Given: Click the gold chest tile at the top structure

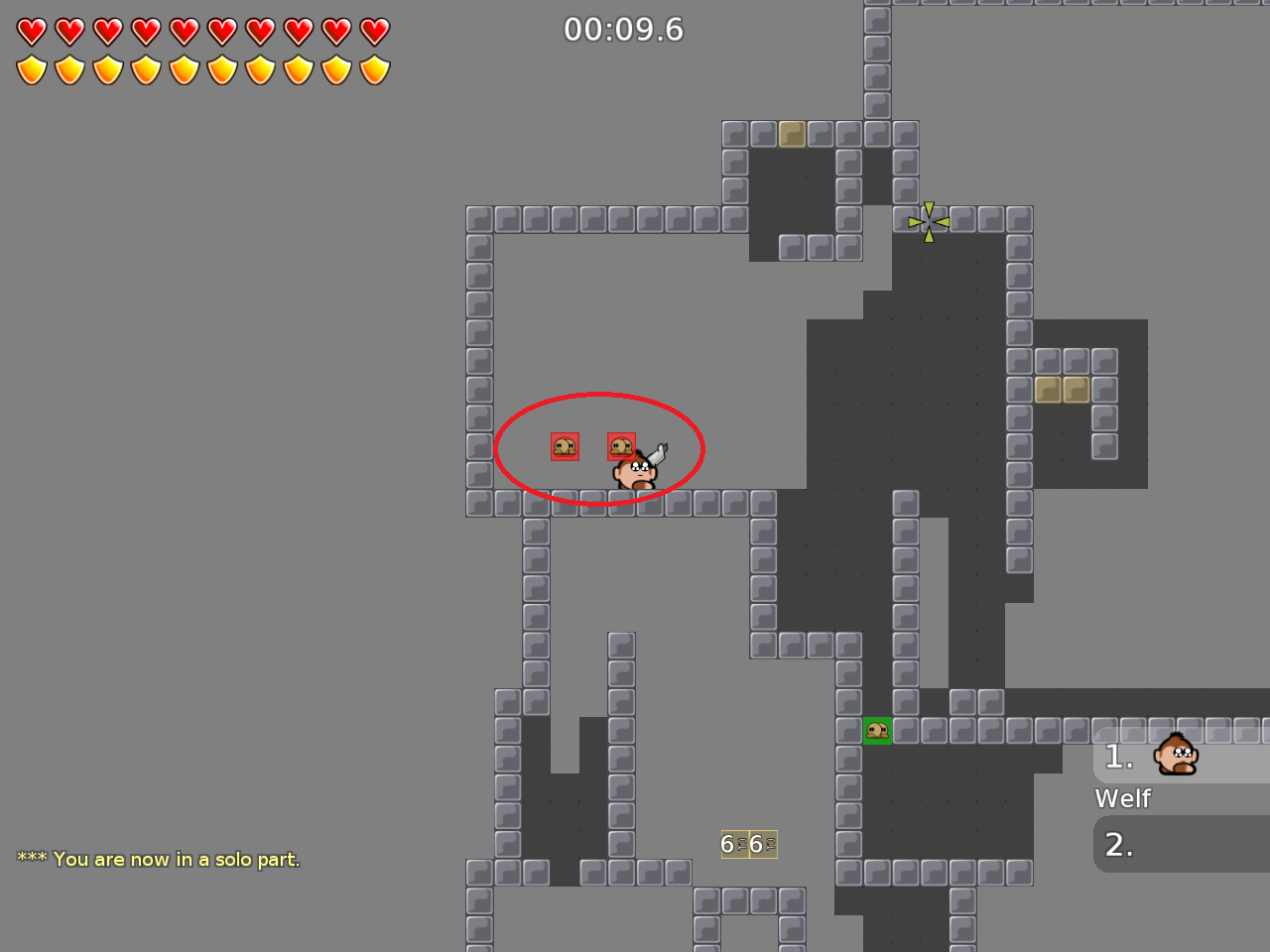Looking at the screenshot, I should pos(791,134).
